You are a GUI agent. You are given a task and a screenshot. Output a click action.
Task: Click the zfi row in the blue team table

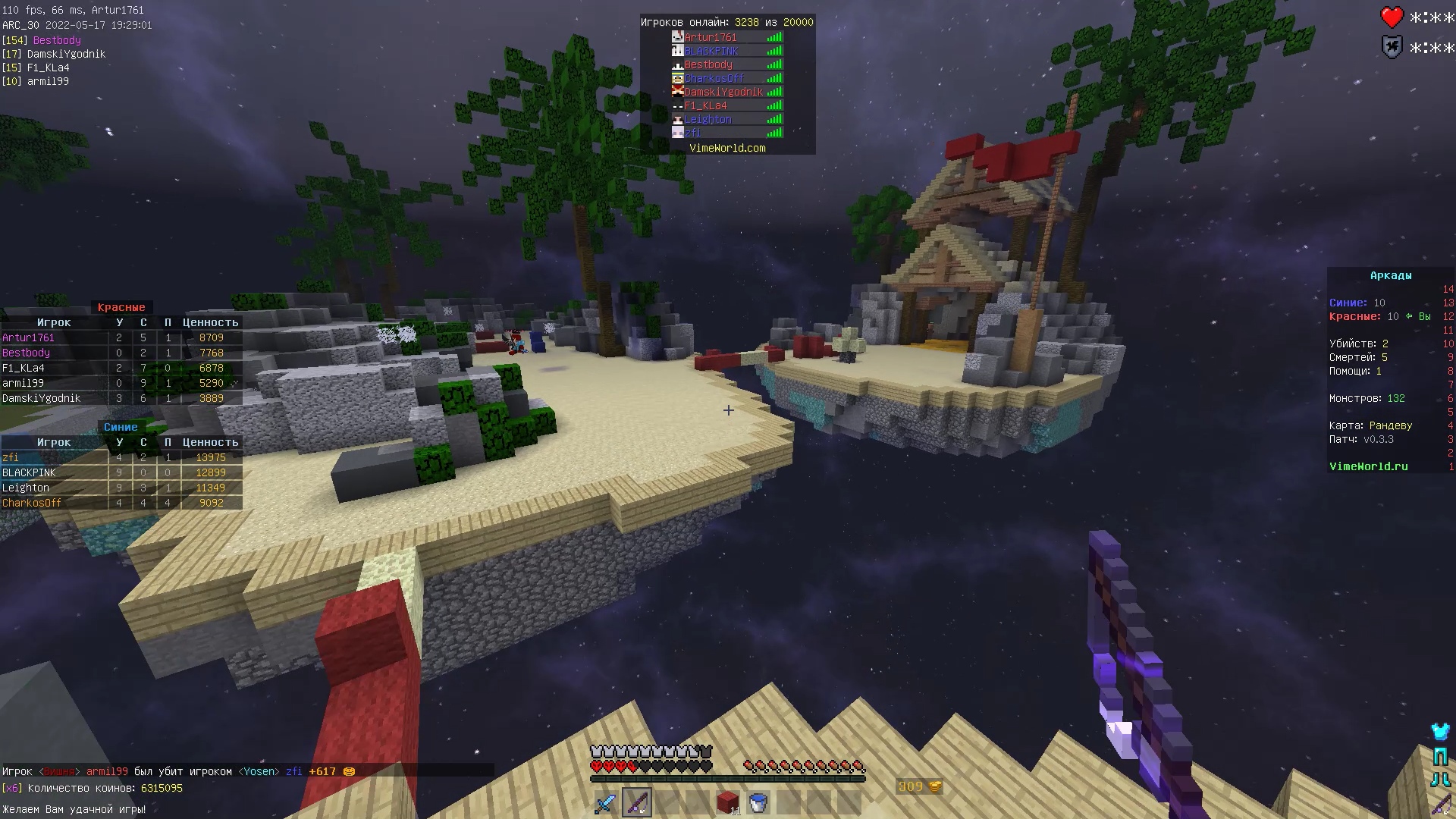coord(121,457)
